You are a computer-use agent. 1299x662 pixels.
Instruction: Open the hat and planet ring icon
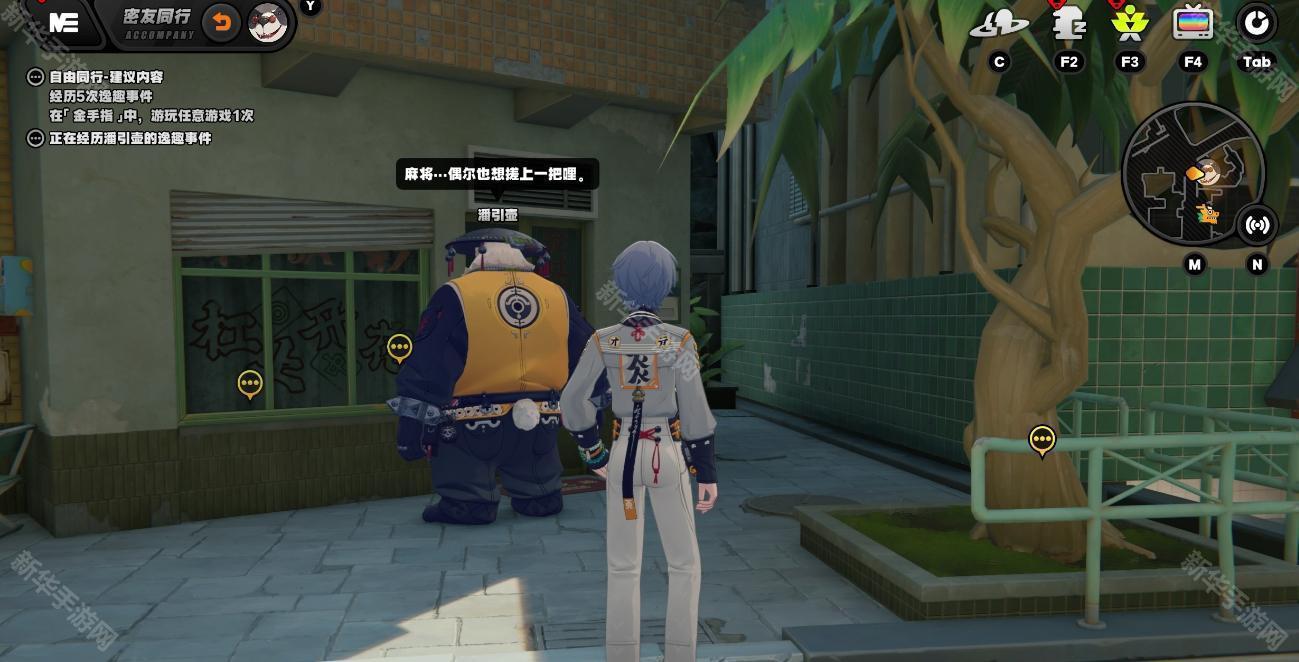pos(998,24)
